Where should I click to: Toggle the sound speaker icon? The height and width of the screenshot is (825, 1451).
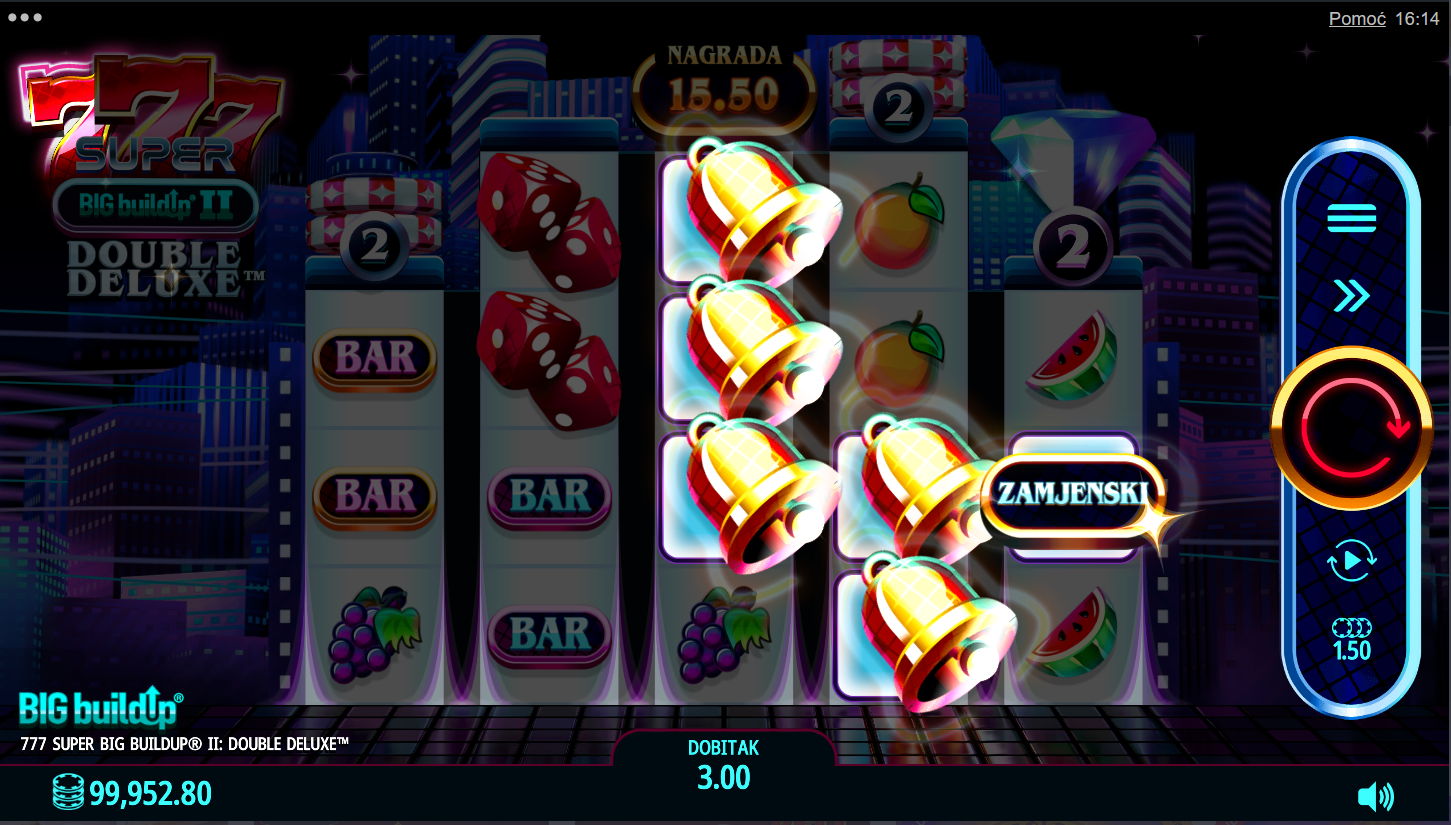(x=1375, y=797)
